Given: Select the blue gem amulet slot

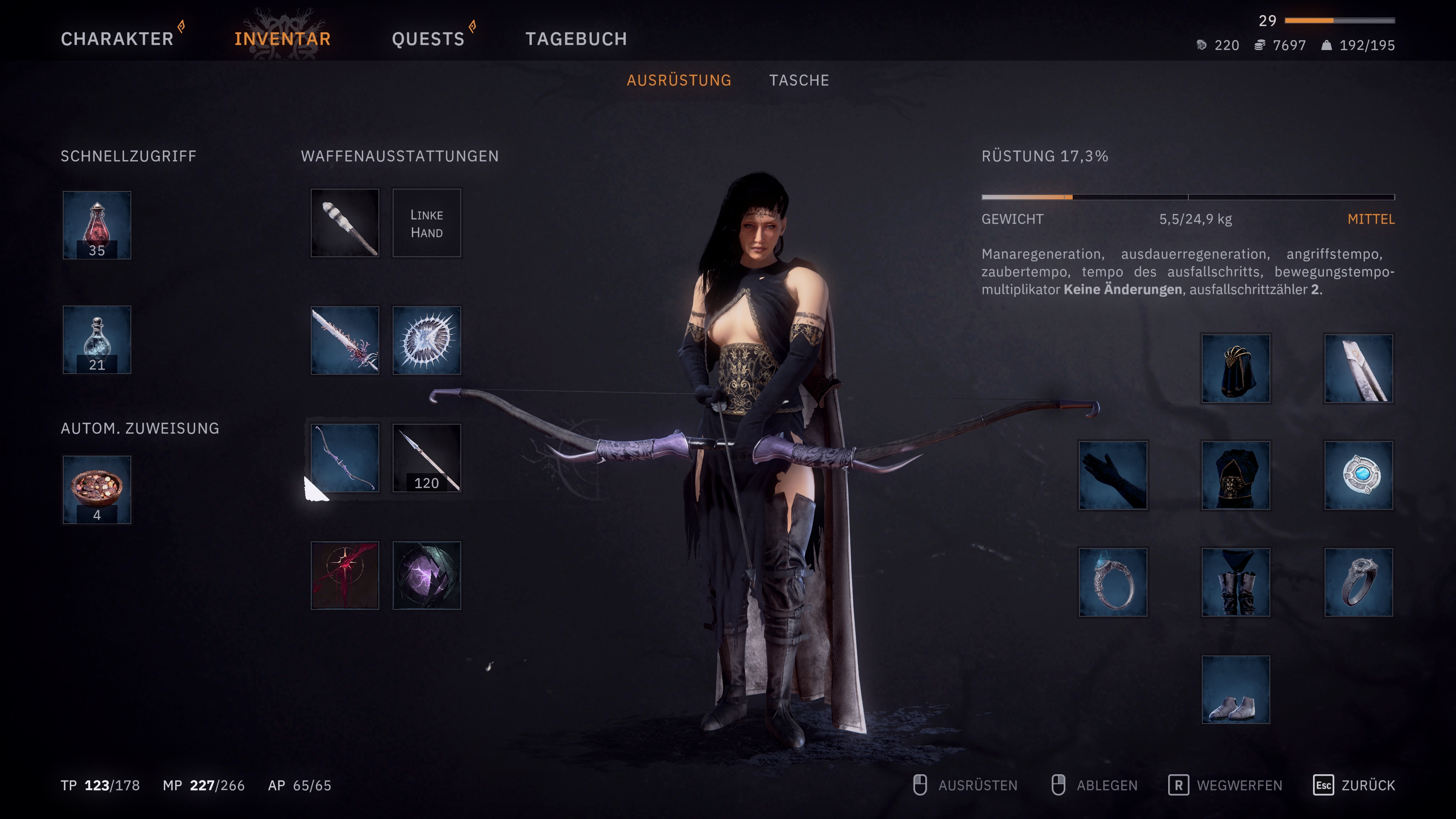Looking at the screenshot, I should tap(1358, 475).
